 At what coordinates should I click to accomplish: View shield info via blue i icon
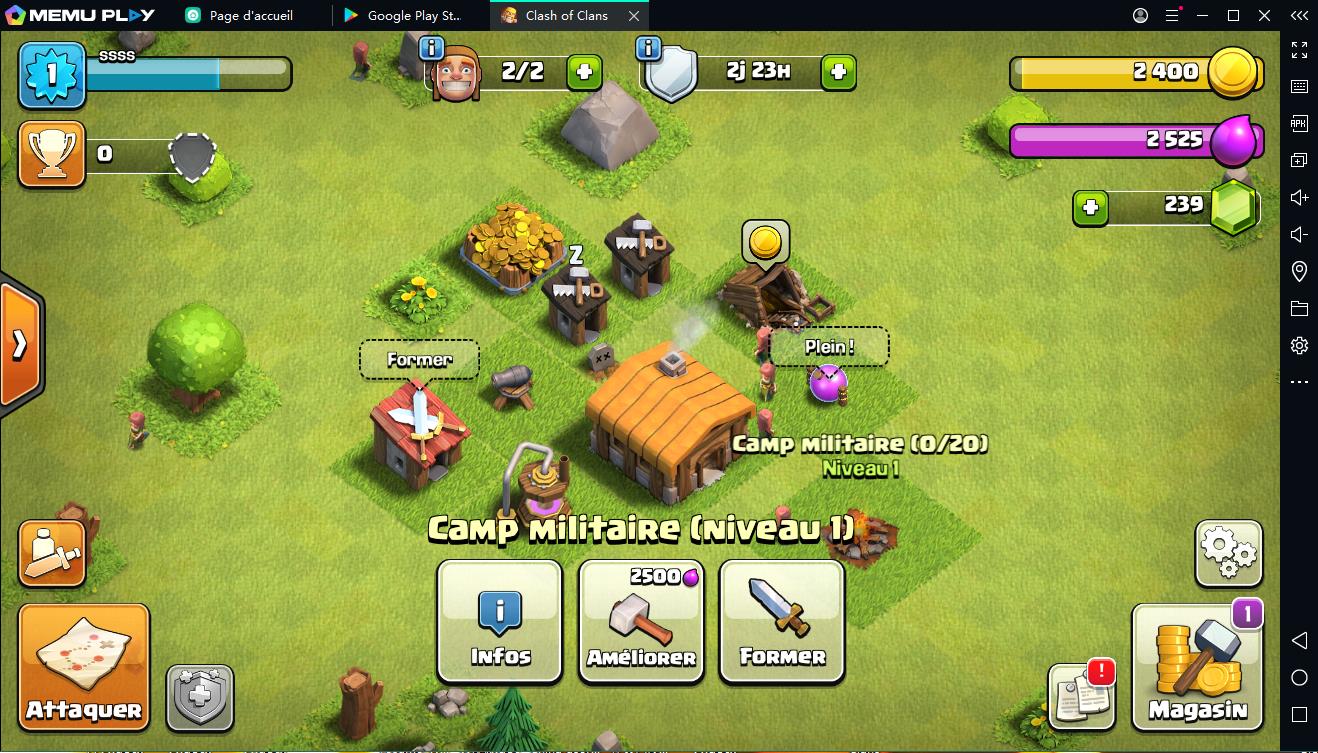[x=648, y=48]
